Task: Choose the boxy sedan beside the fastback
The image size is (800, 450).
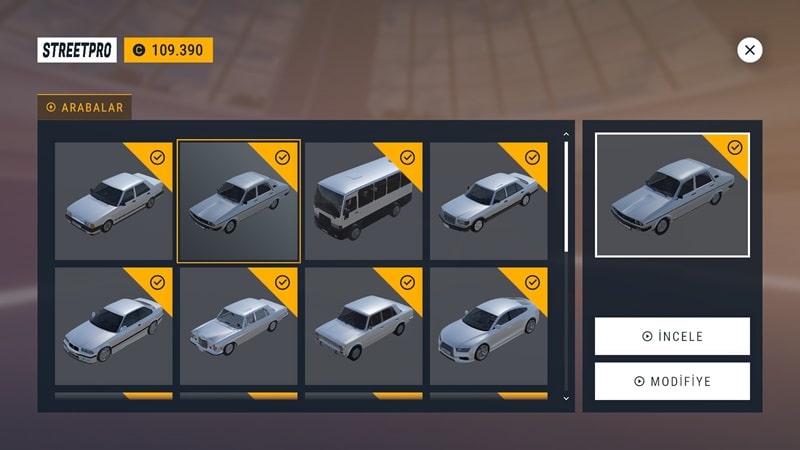Action: click(364, 326)
